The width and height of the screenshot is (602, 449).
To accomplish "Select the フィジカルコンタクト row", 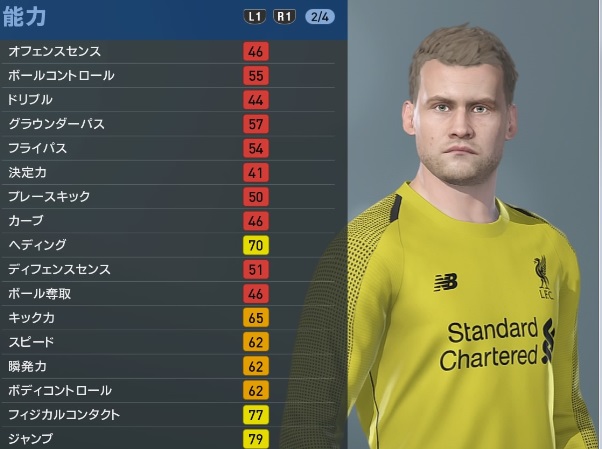I will pos(170,414).
